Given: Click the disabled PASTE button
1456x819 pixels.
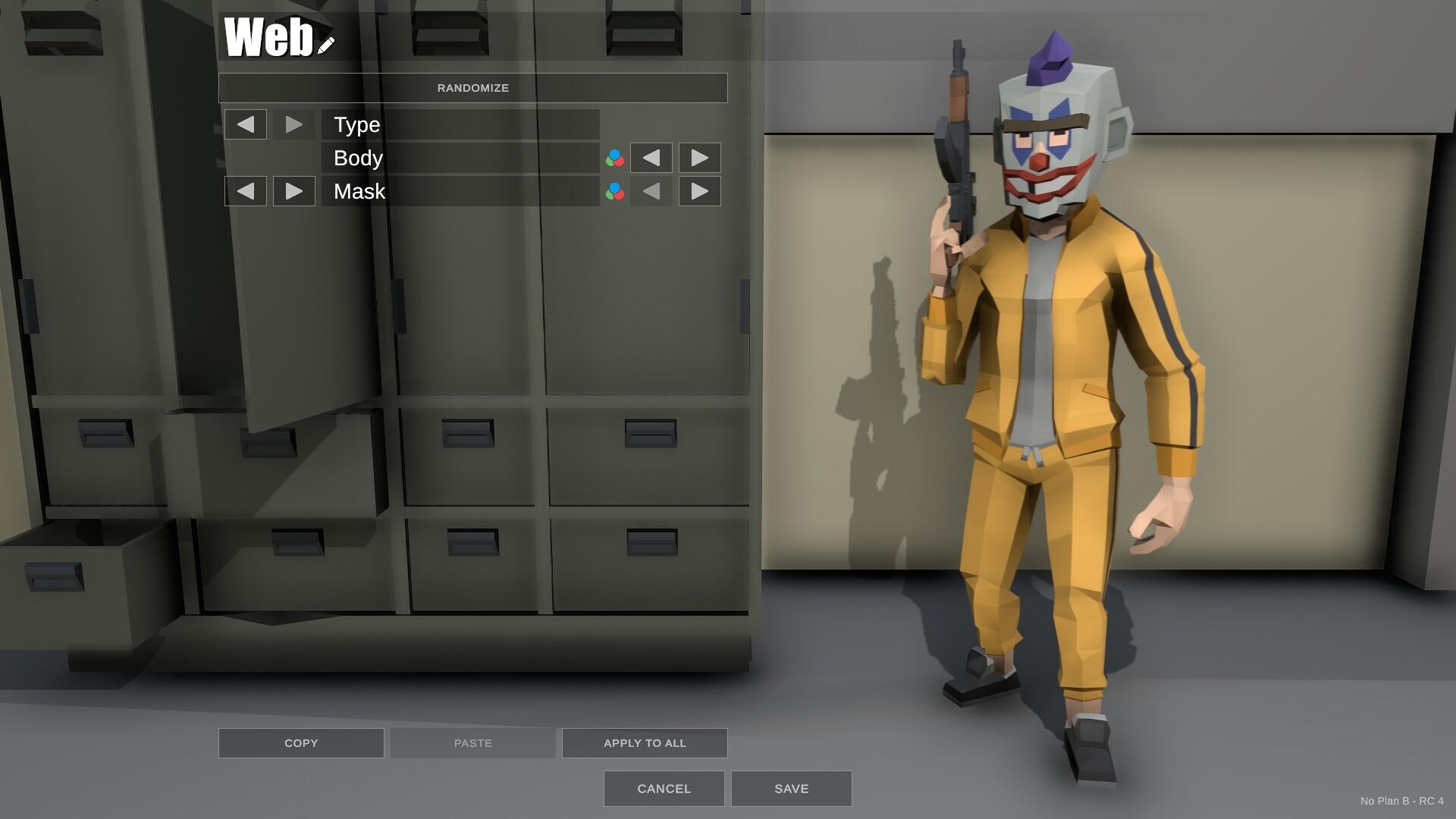Looking at the screenshot, I should [472, 742].
